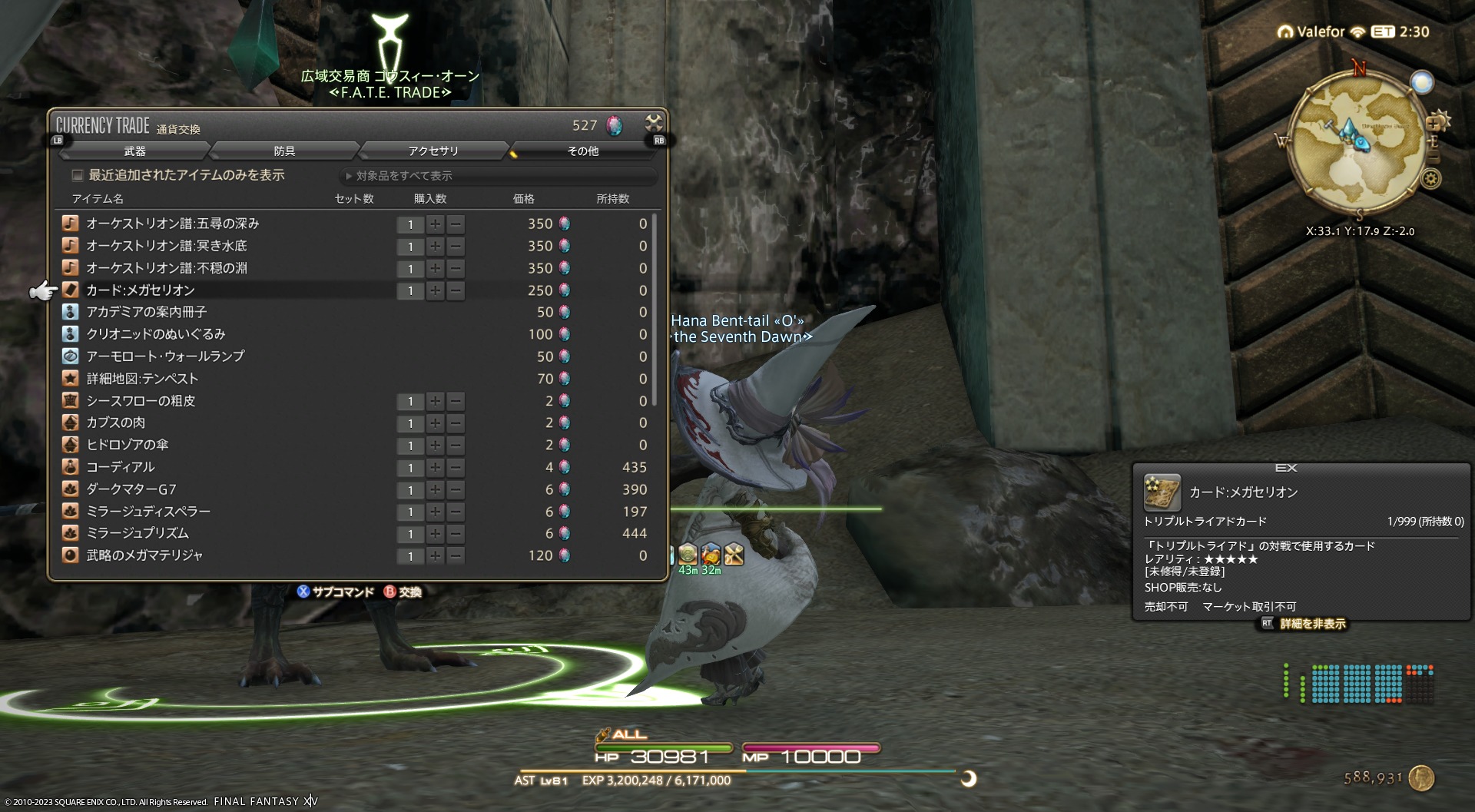Select the アクセサリ tab

(x=433, y=151)
